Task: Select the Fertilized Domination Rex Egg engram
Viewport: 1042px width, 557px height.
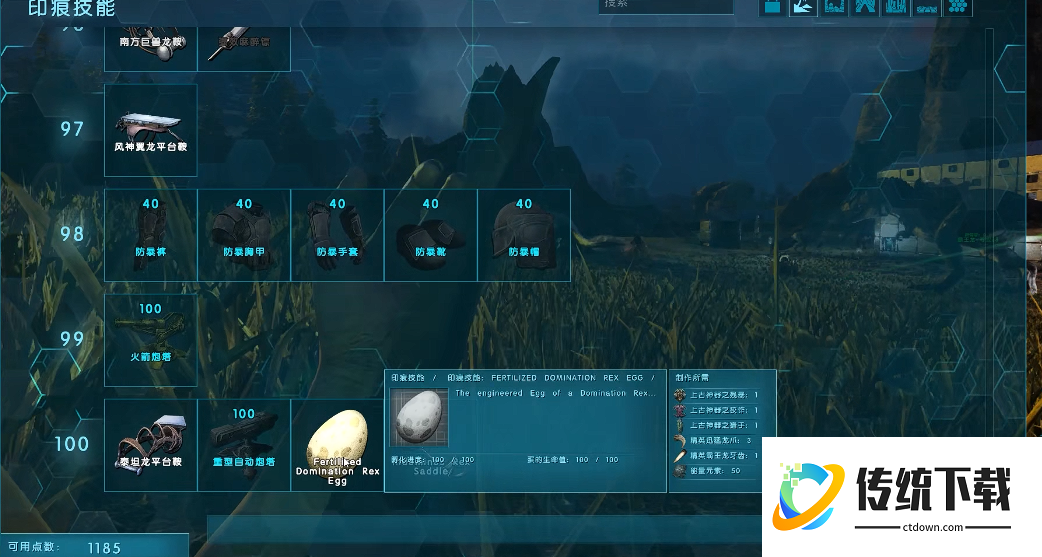Action: [x=337, y=445]
